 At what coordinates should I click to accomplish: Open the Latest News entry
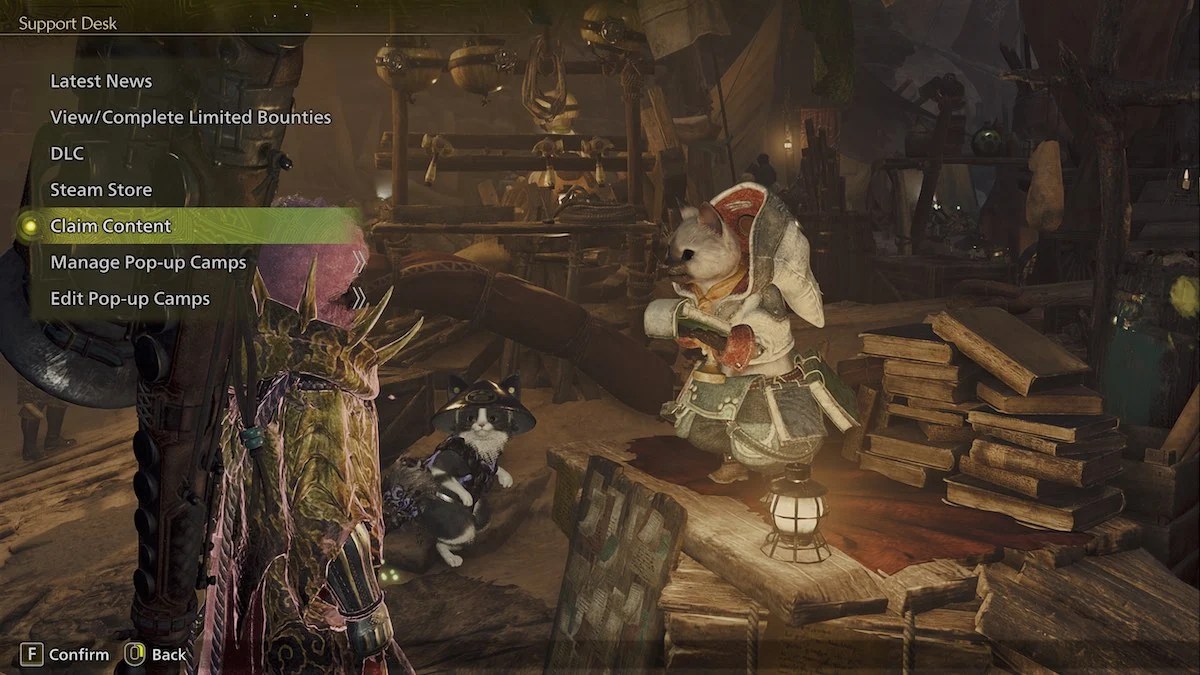pos(101,81)
